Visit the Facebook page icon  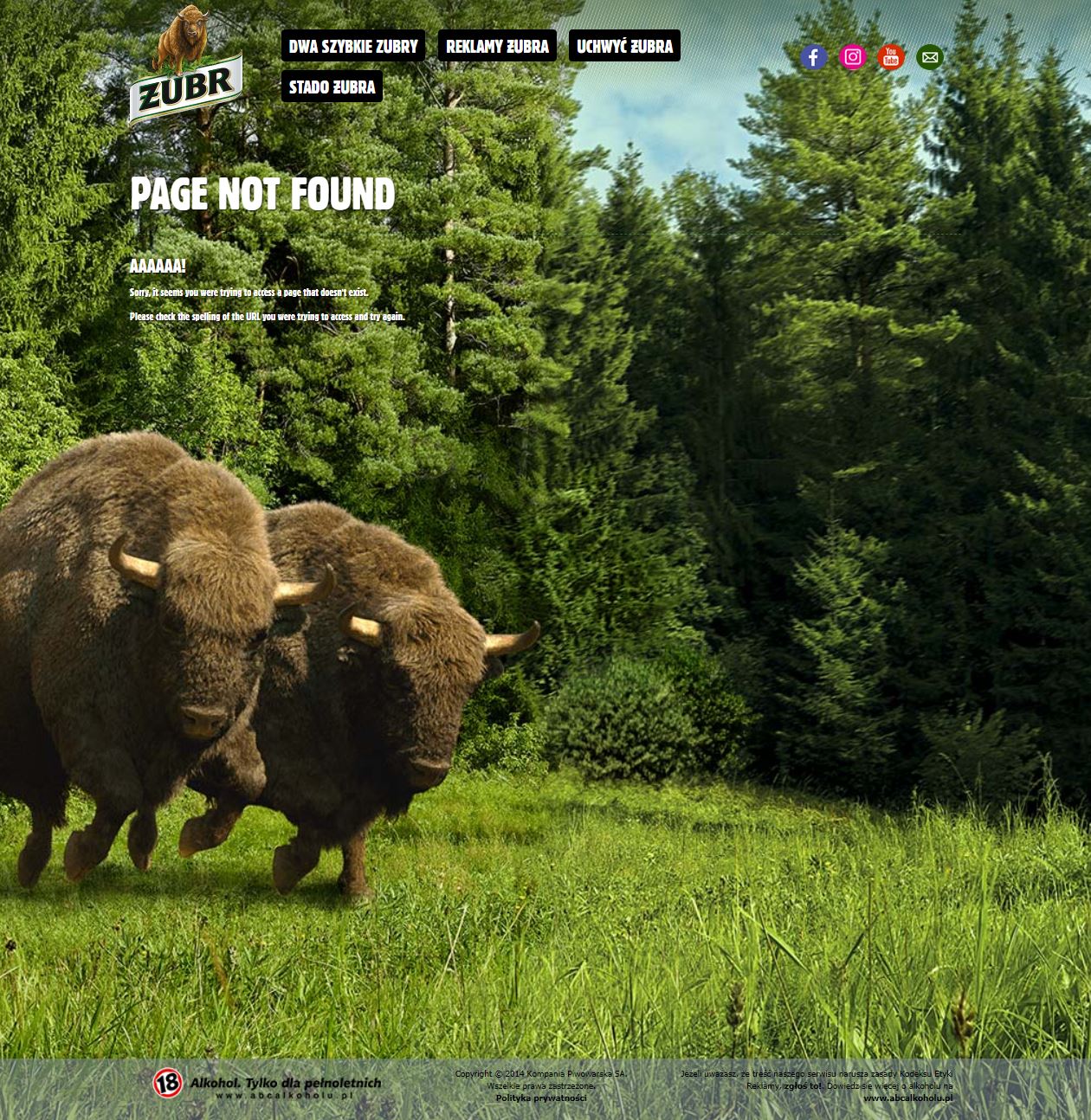click(x=813, y=57)
